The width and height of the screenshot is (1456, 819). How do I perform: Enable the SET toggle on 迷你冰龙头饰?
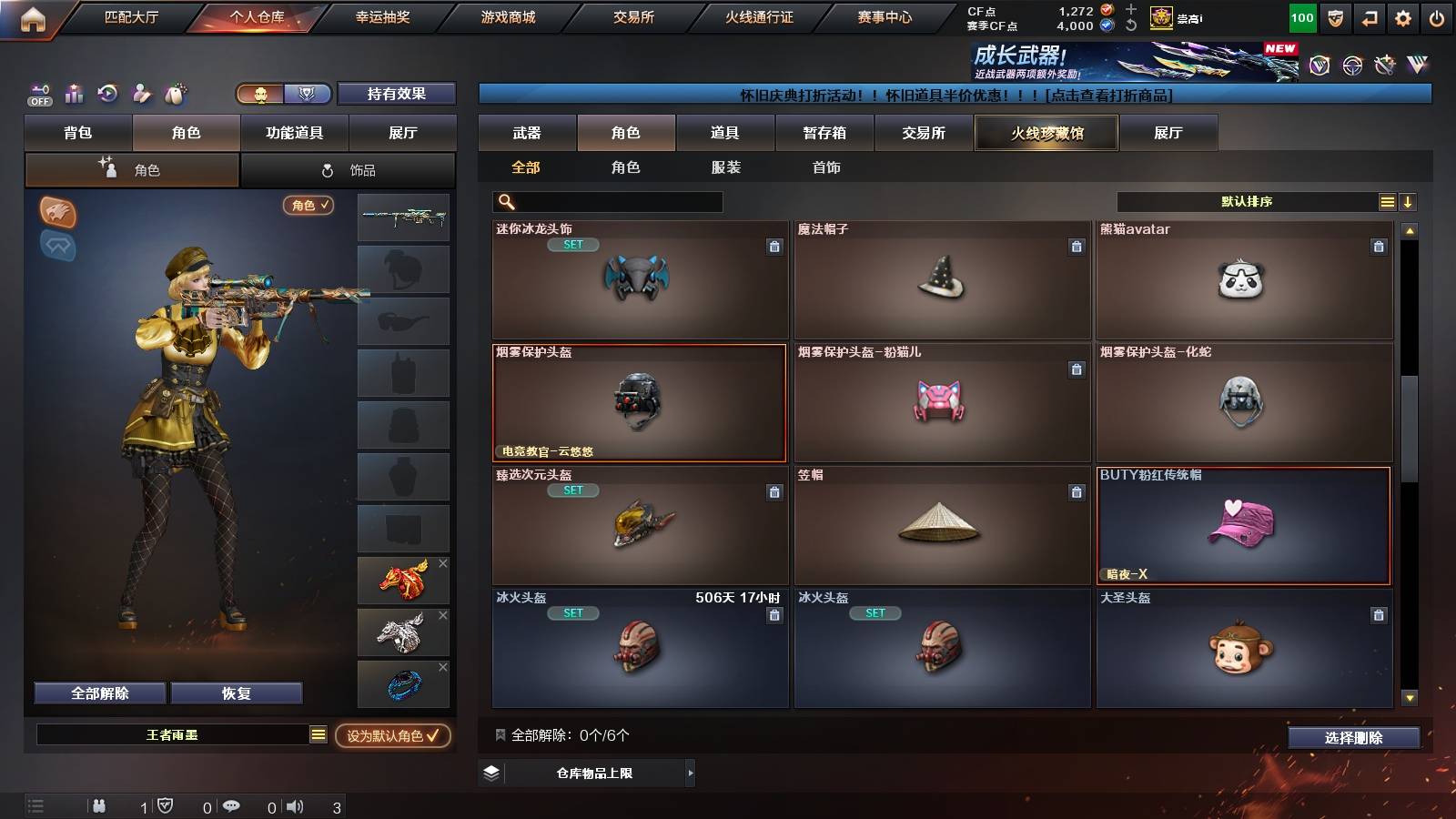(x=573, y=245)
